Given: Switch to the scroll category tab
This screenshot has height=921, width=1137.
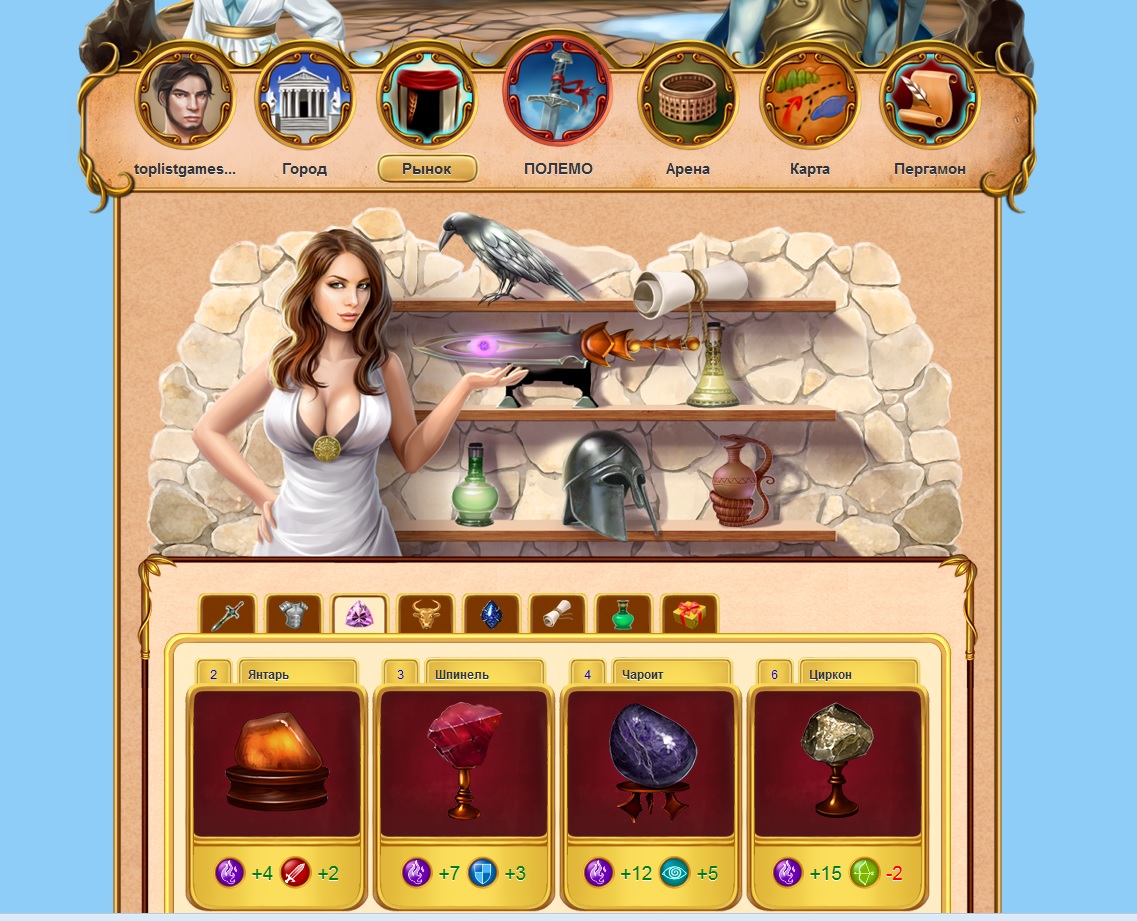Looking at the screenshot, I should coord(557,614).
